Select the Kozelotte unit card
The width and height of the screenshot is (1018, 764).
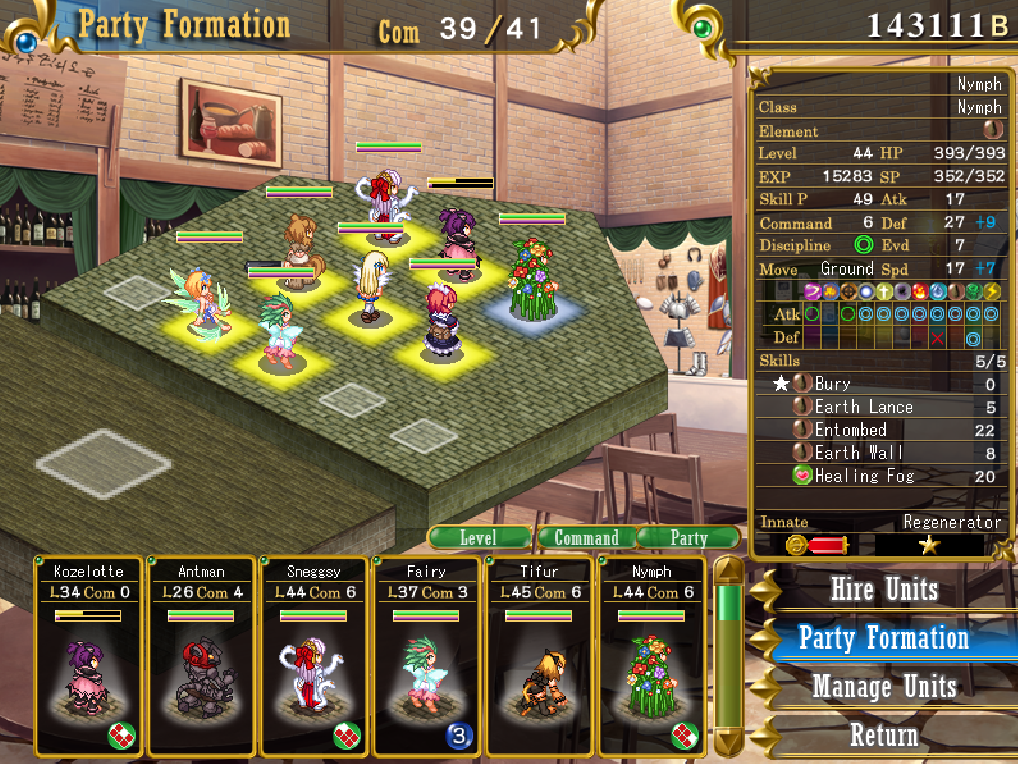point(89,656)
